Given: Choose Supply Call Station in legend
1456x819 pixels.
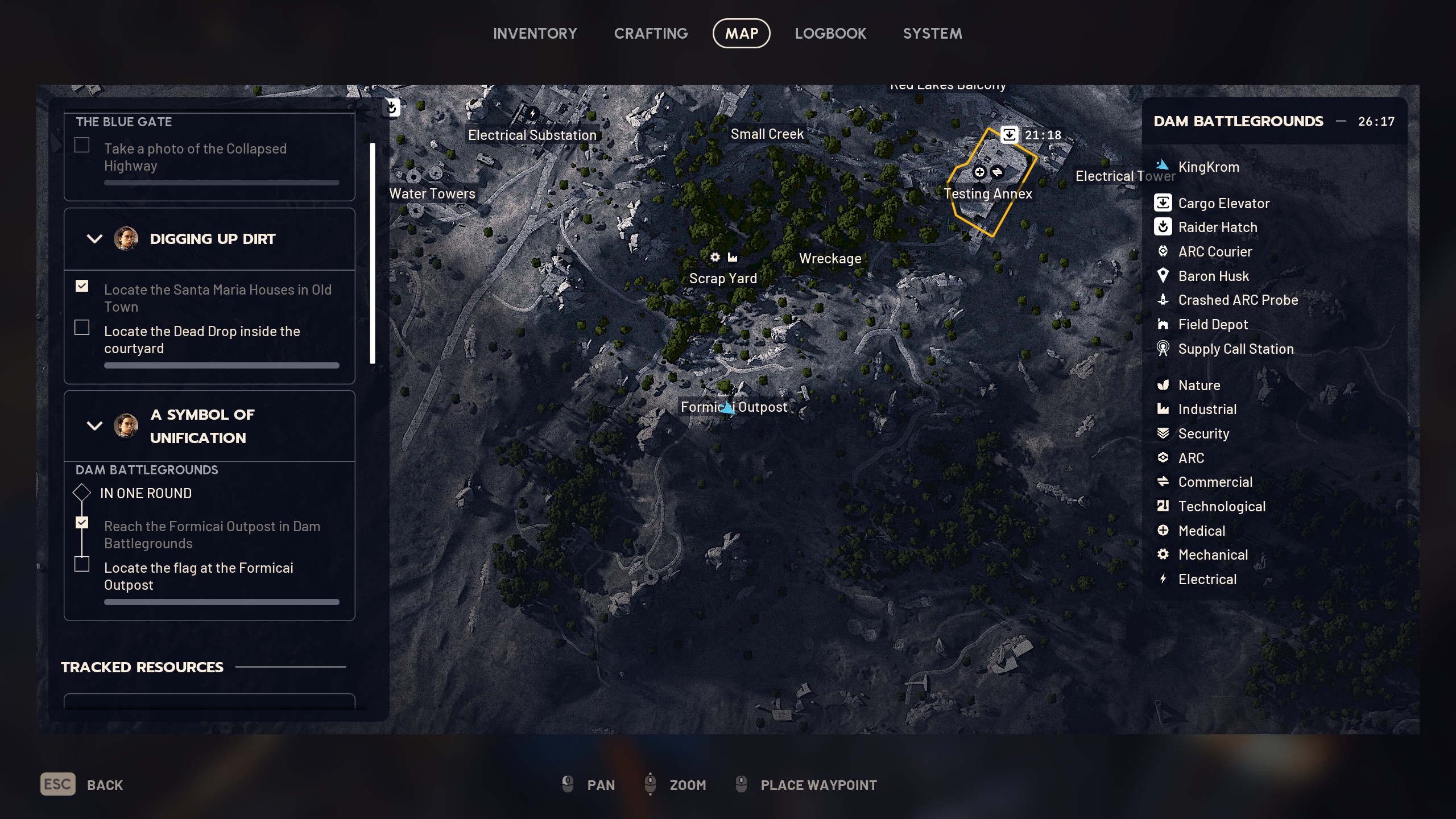Looking at the screenshot, I should click(x=1235, y=349).
